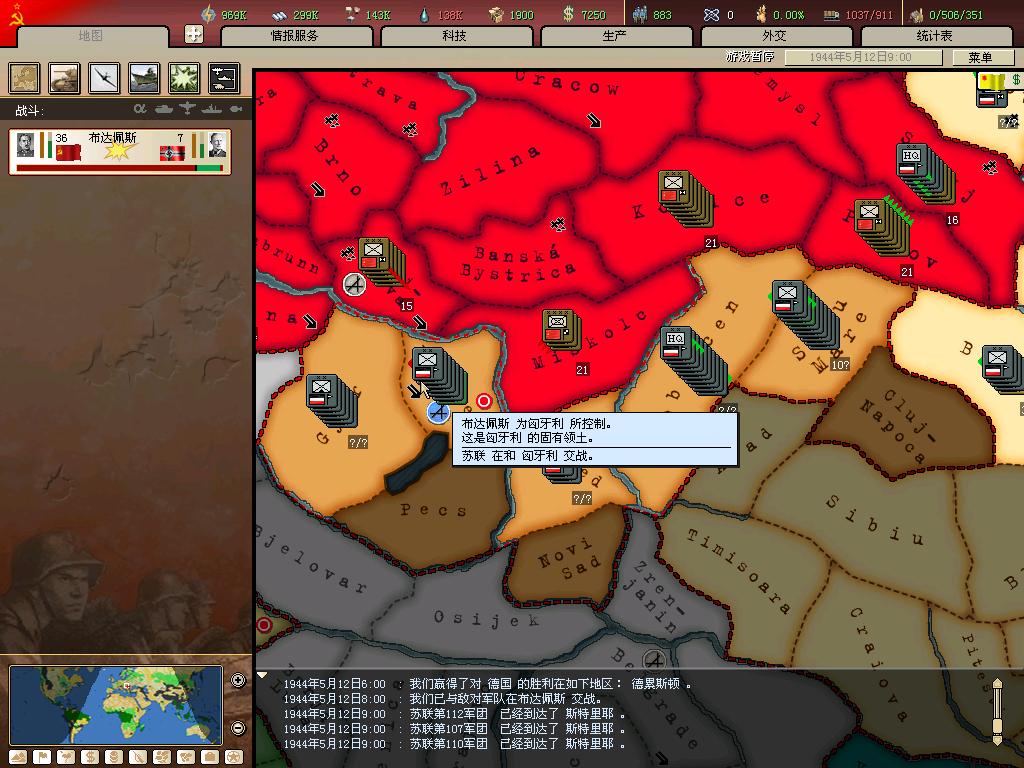
Task: Open the 菜单 game menu
Action: (980, 58)
